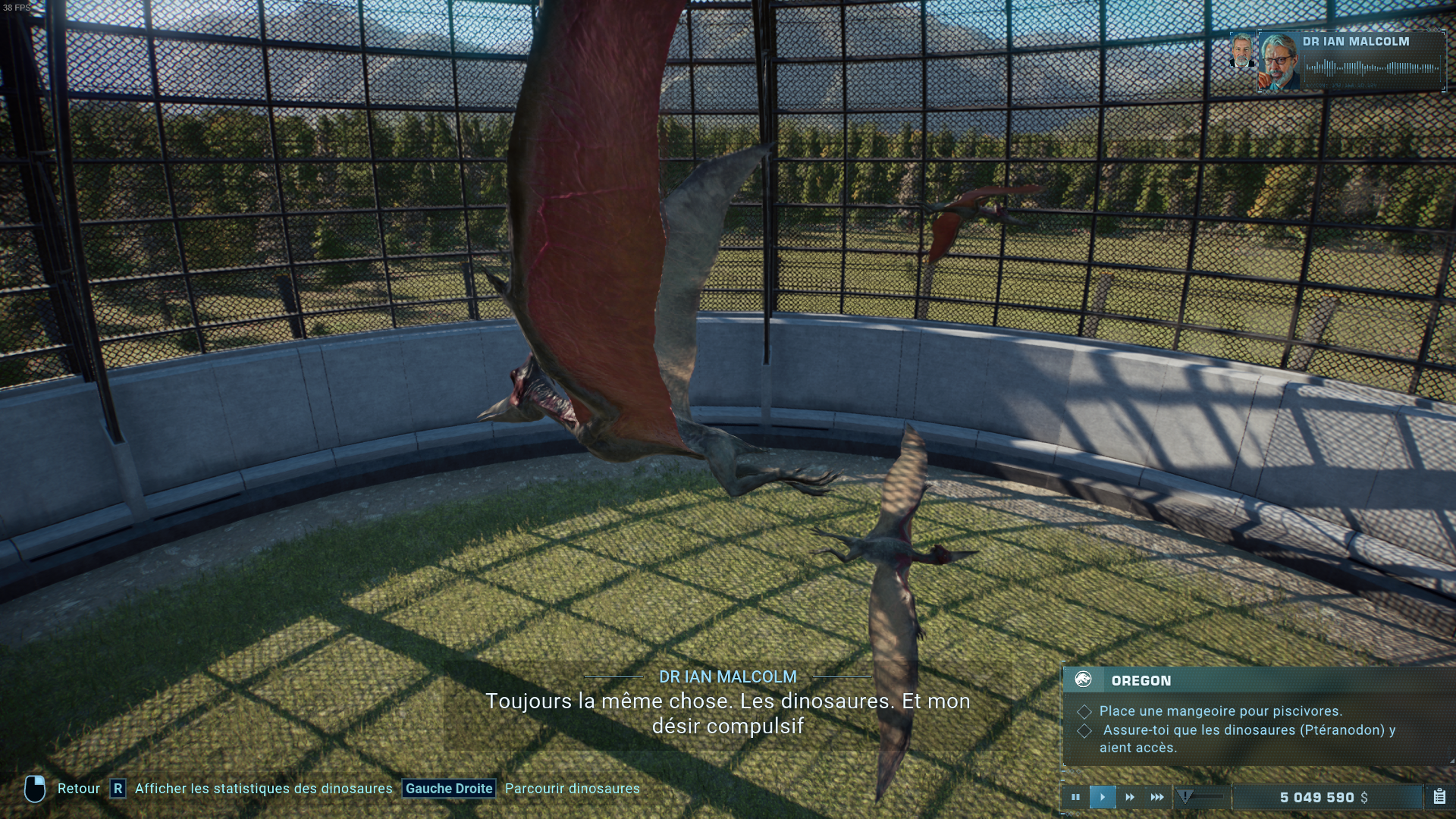Image resolution: width=1456 pixels, height=819 pixels.
Task: Select the Jurassic World logo icon
Action: (1083, 679)
